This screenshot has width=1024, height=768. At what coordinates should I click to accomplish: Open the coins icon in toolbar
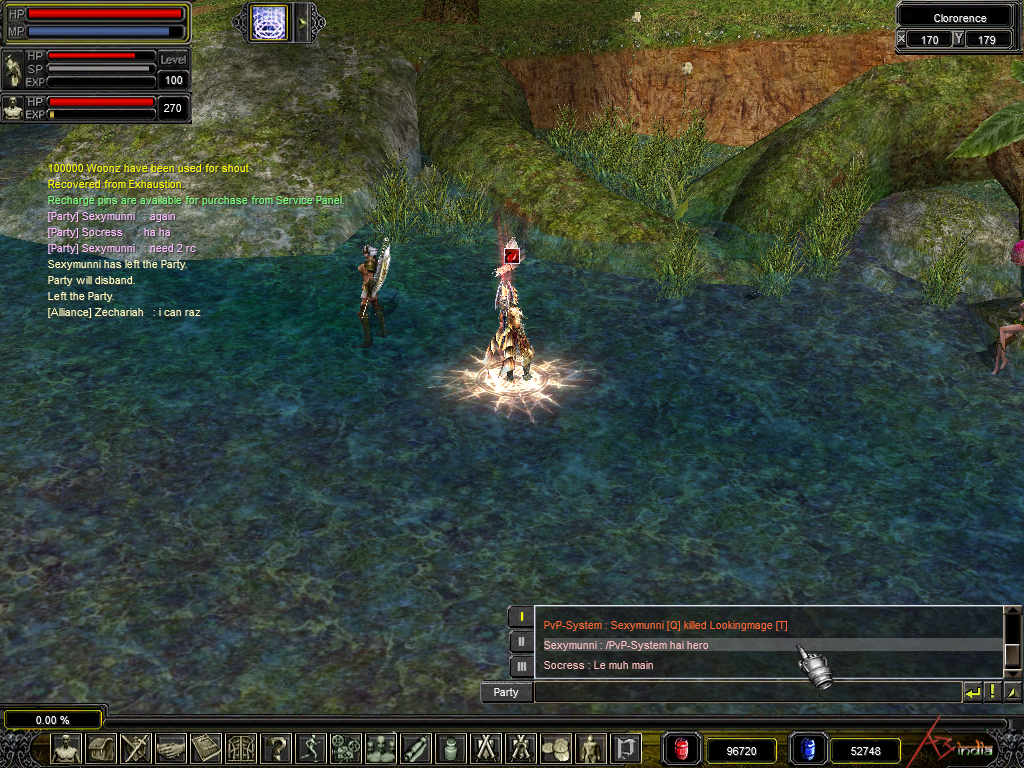pyautogui.click(x=556, y=747)
